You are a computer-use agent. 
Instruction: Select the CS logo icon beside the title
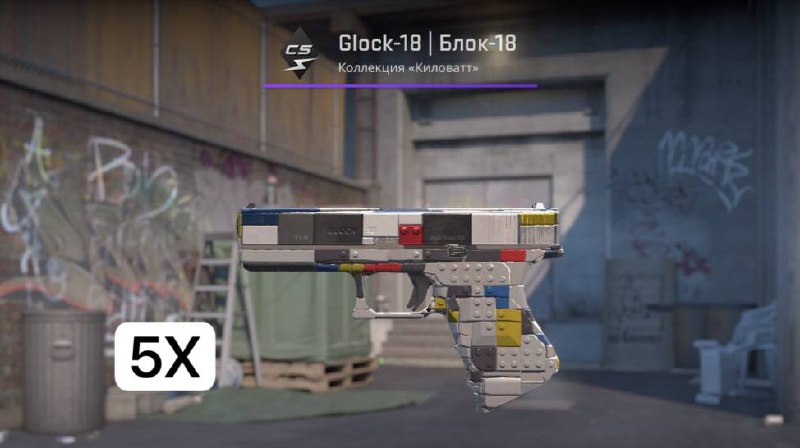(x=298, y=54)
